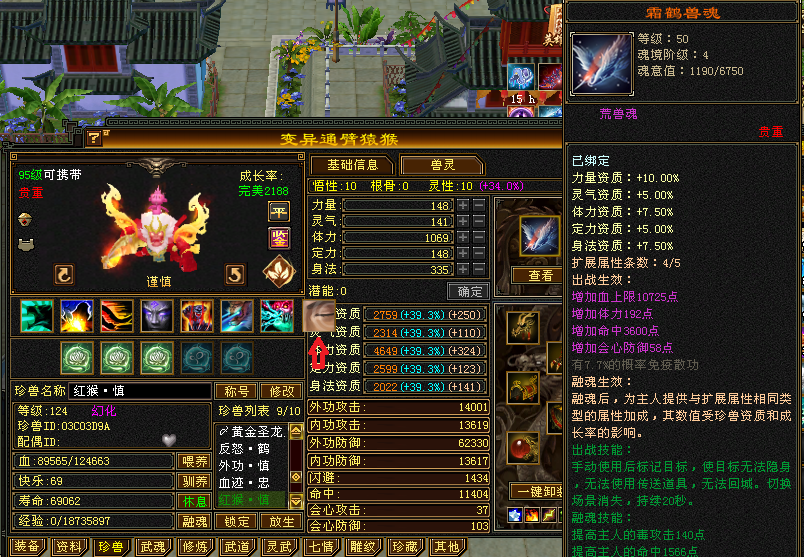Click 修改 to rename the pet

coord(280,391)
